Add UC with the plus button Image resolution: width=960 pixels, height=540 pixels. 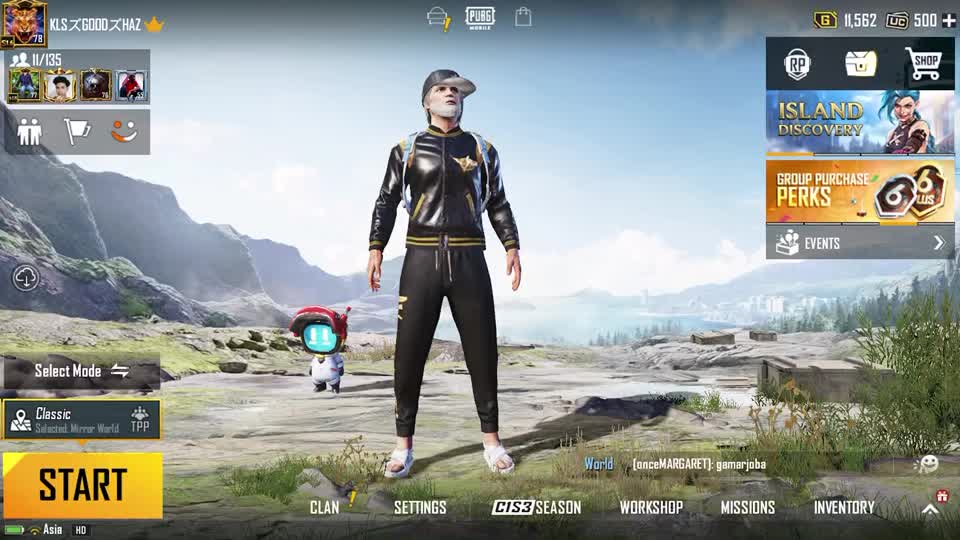pyautogui.click(x=949, y=20)
